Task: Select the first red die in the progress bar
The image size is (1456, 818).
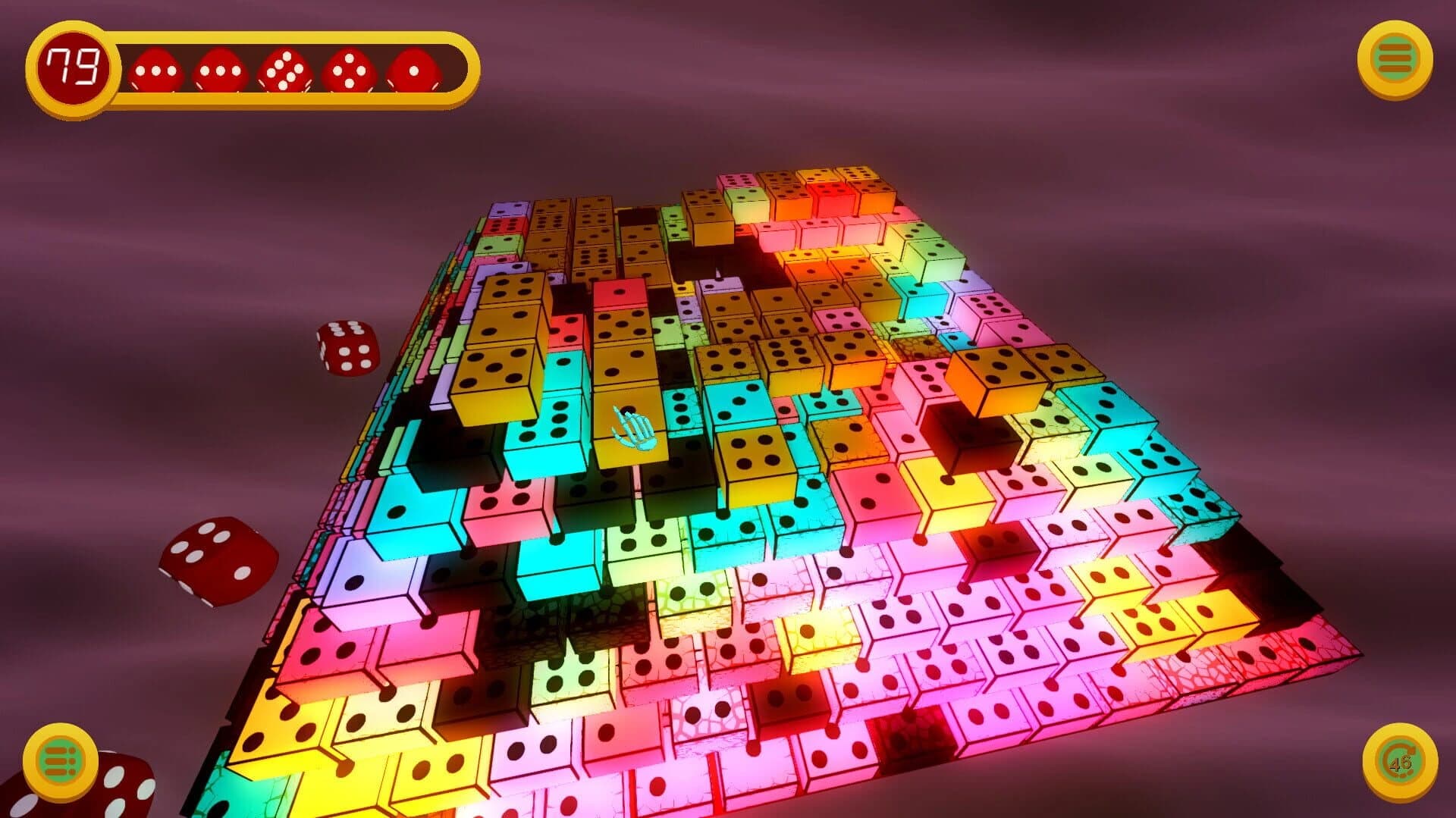Action: (155, 70)
